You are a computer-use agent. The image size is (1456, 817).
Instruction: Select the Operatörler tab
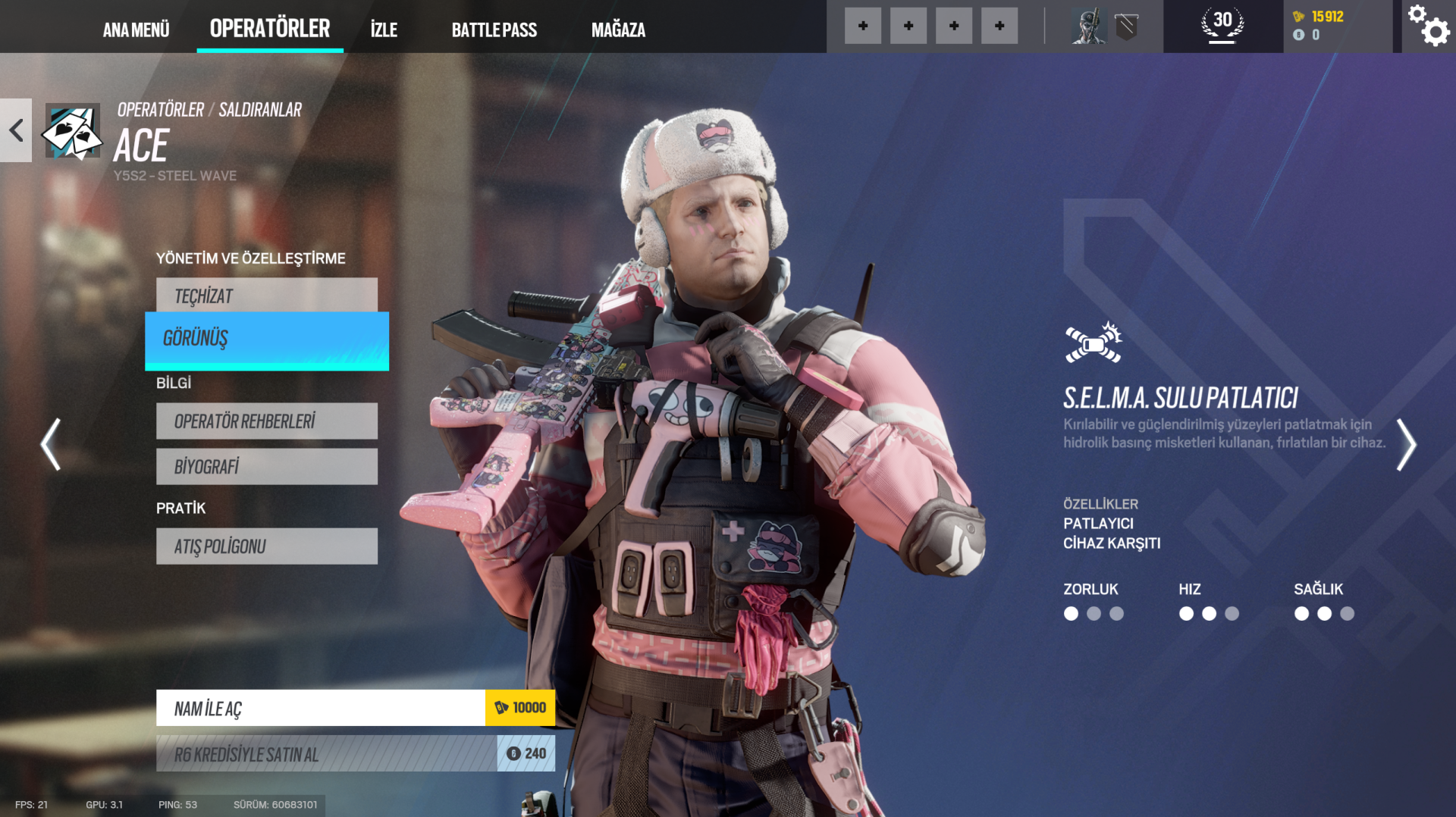pos(270,28)
